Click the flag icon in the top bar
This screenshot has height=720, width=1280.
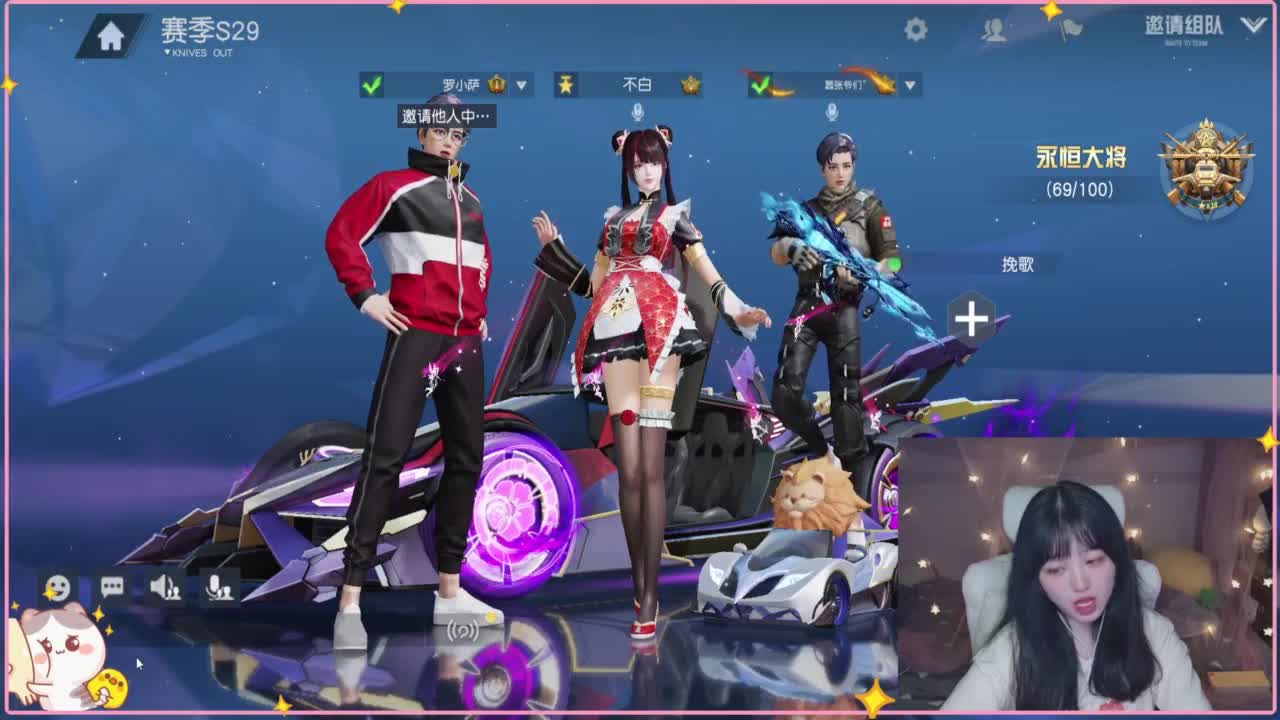[x=1068, y=28]
